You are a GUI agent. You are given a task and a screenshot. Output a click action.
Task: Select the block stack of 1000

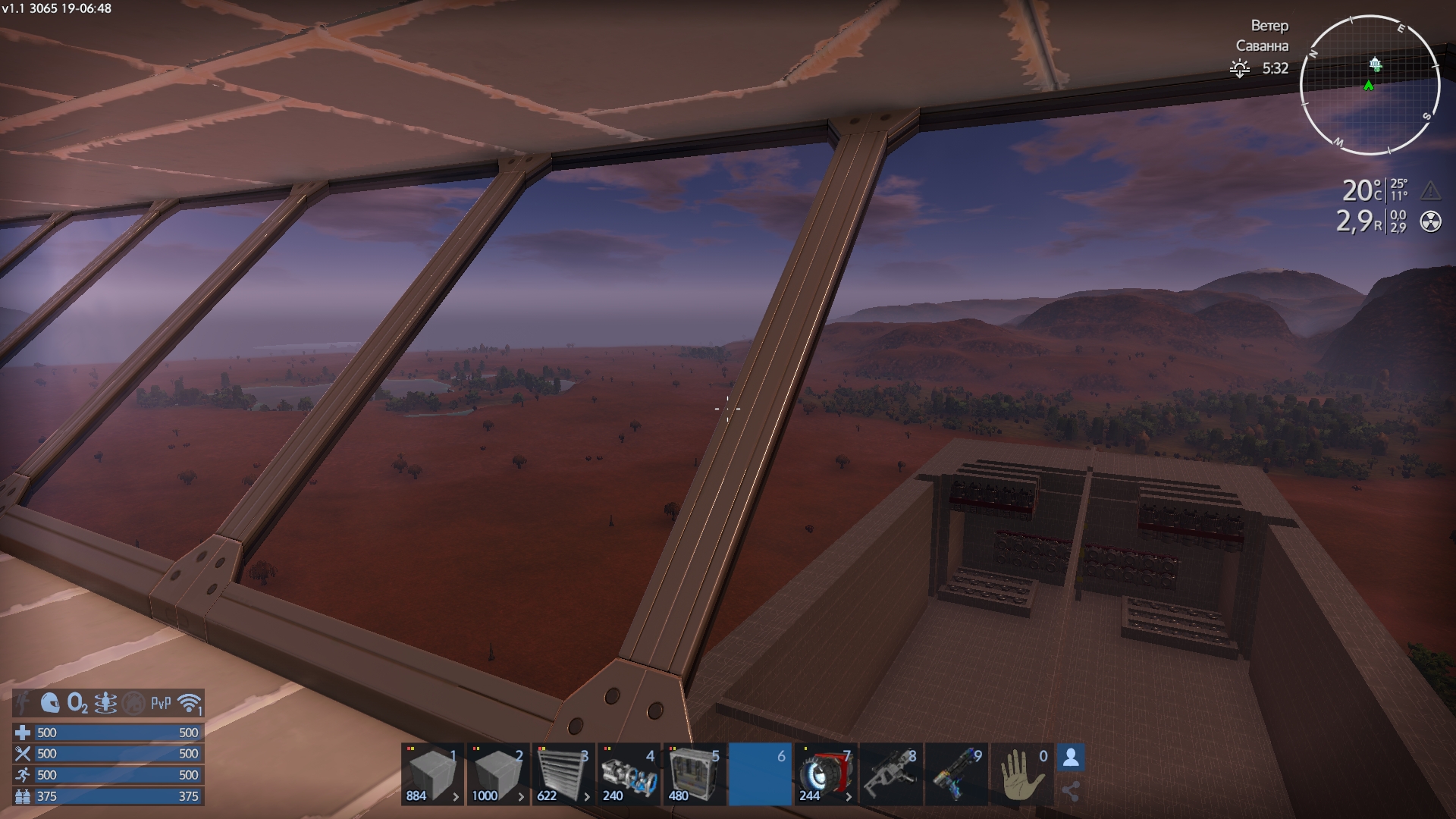tap(497, 773)
